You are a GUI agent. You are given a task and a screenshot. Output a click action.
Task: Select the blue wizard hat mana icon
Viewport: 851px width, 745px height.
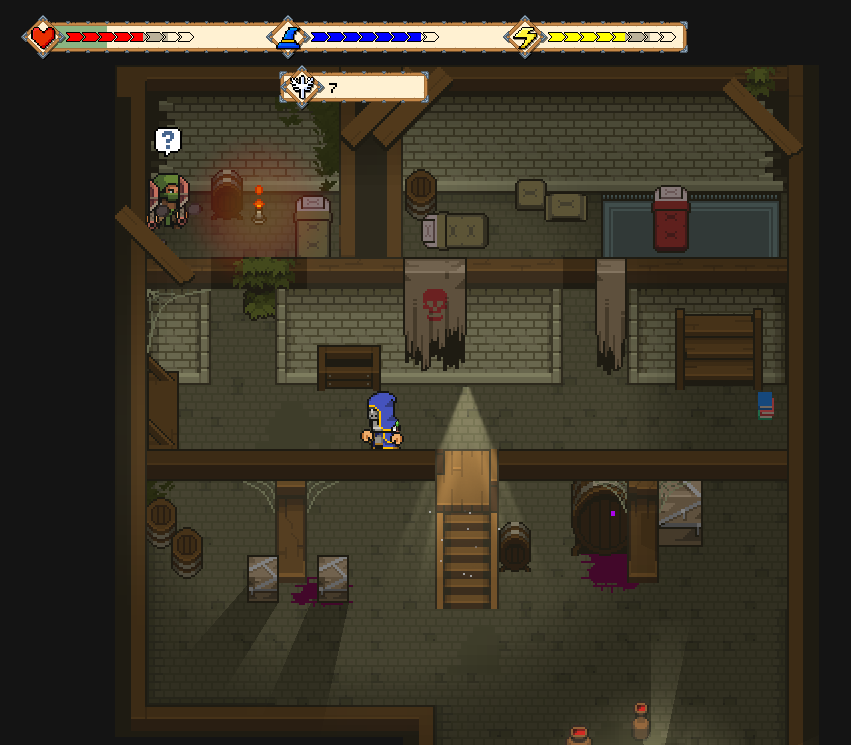[288, 37]
